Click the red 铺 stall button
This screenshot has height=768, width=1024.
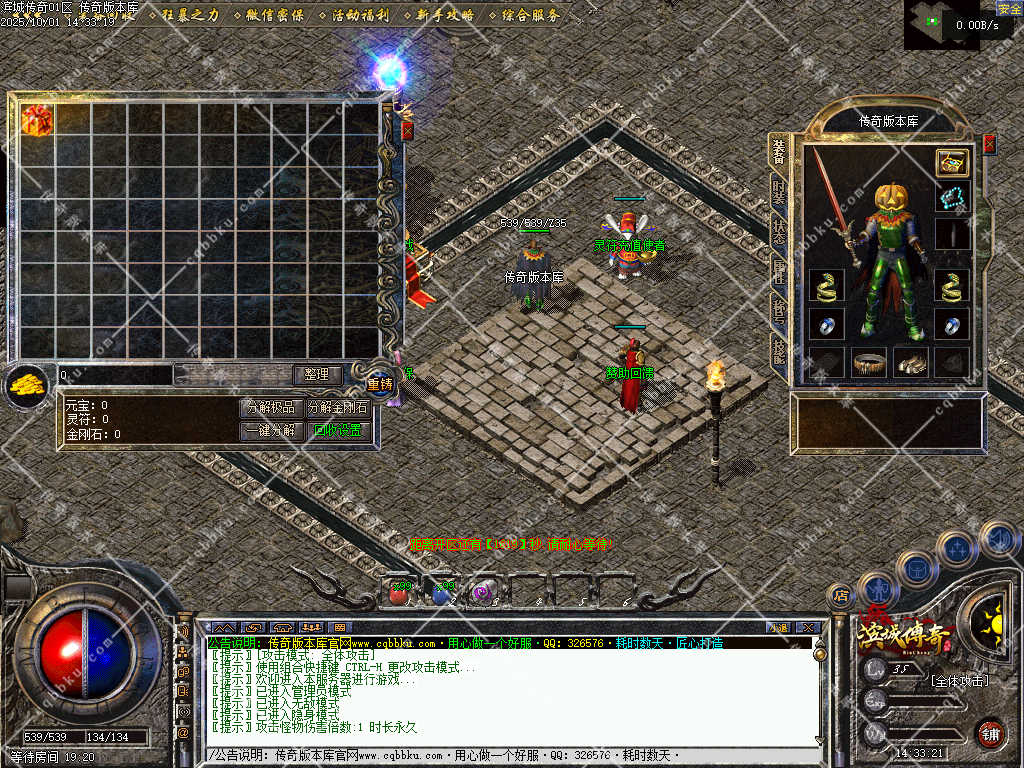click(990, 734)
